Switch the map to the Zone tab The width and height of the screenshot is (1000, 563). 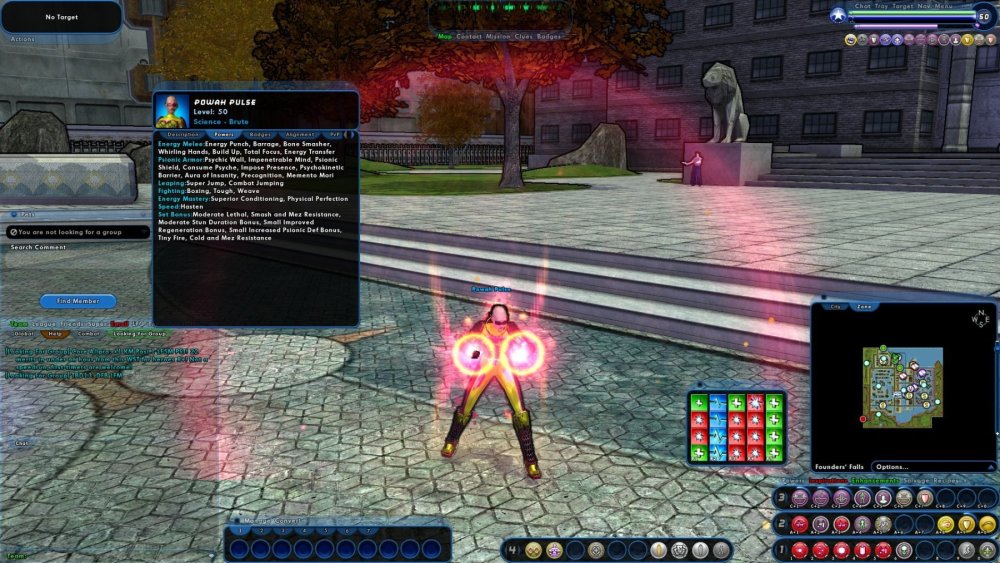864,307
